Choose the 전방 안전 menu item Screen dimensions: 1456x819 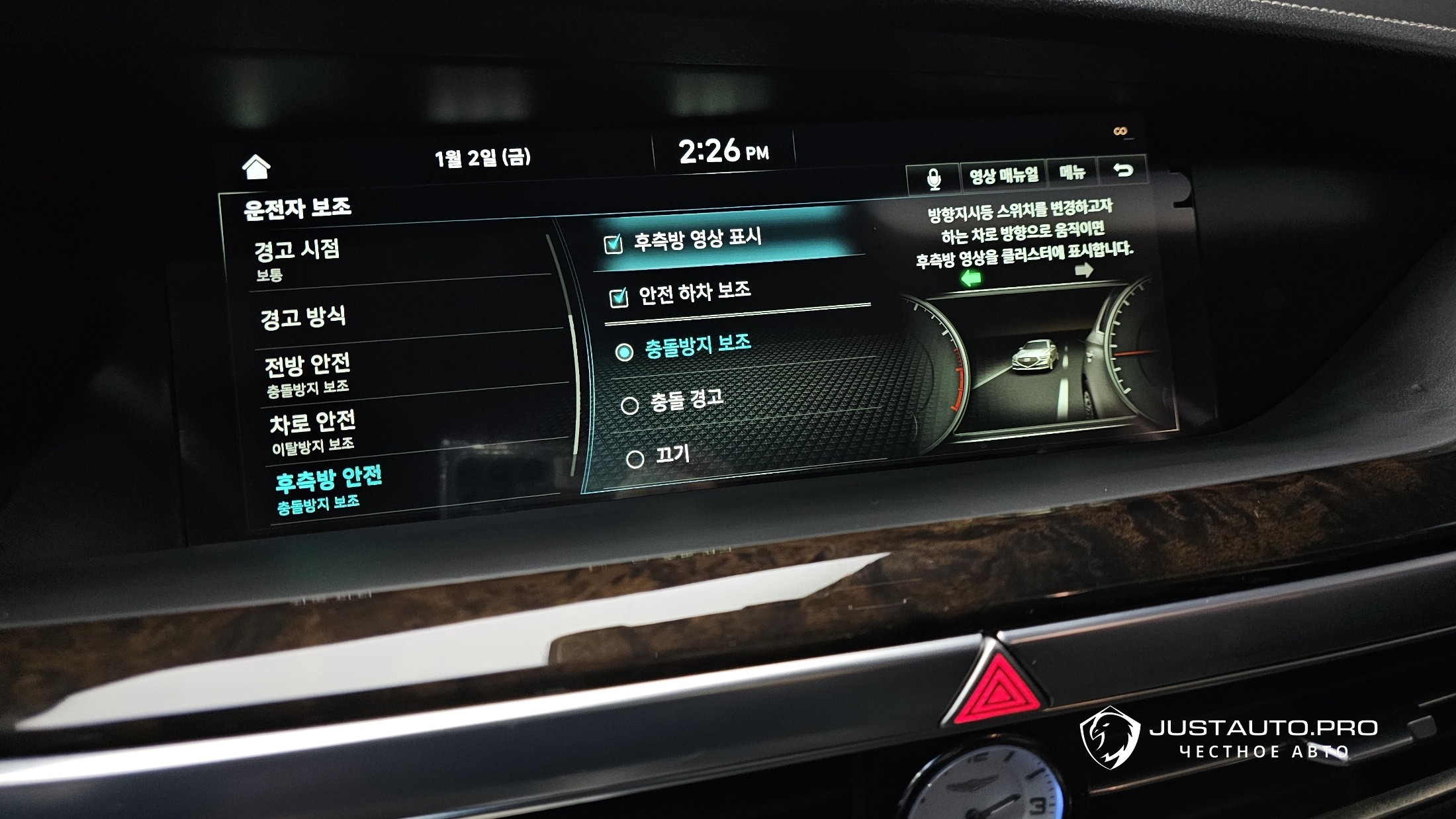coord(308,374)
